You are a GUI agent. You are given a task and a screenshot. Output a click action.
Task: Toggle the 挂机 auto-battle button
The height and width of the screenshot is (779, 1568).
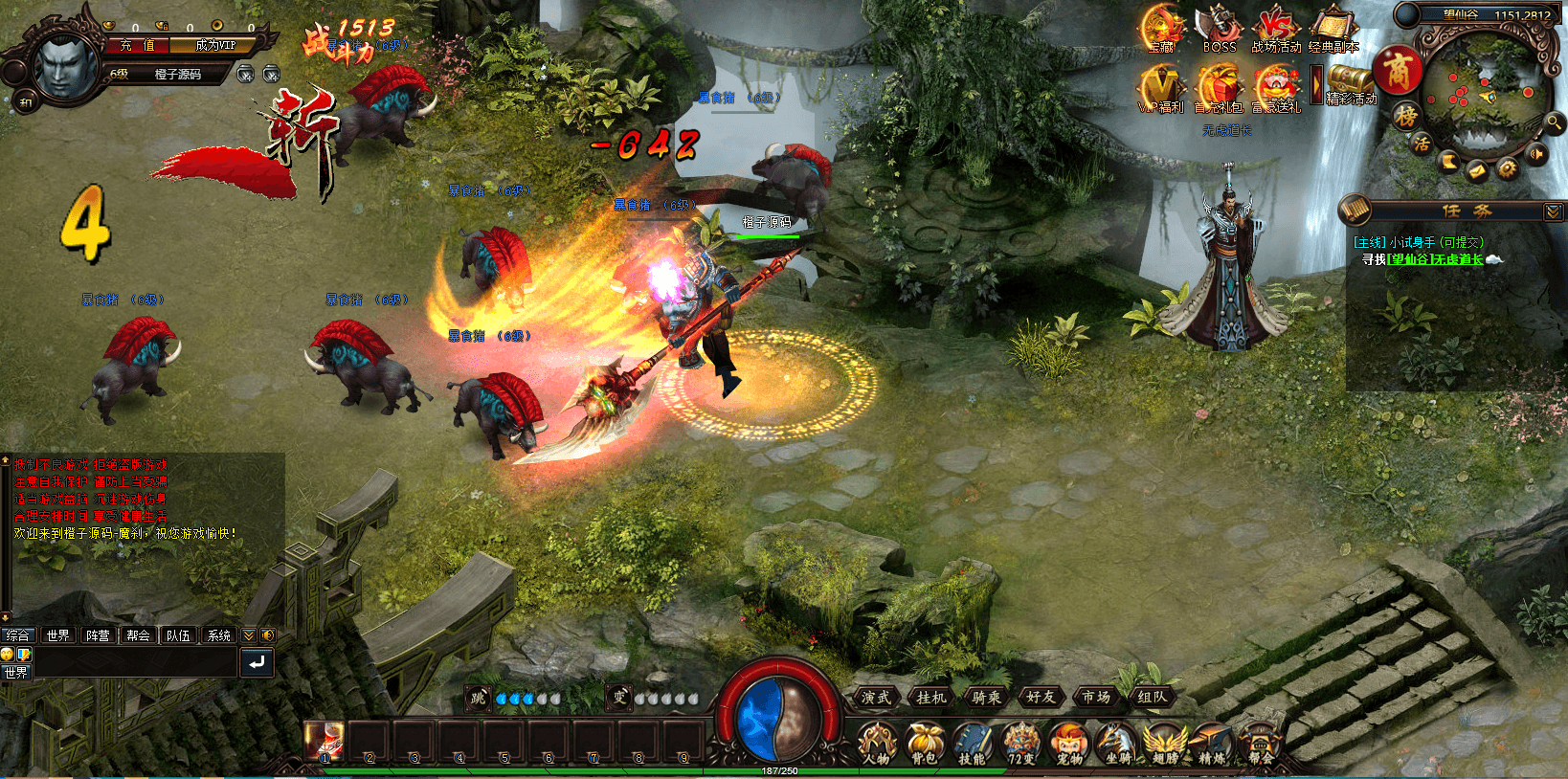tap(930, 698)
